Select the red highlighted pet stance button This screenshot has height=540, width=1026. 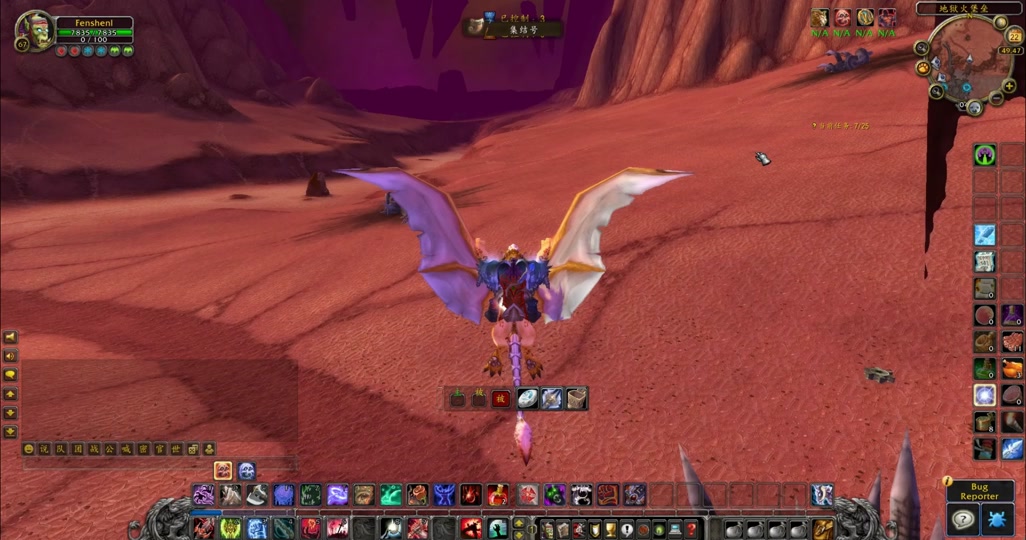(501, 399)
